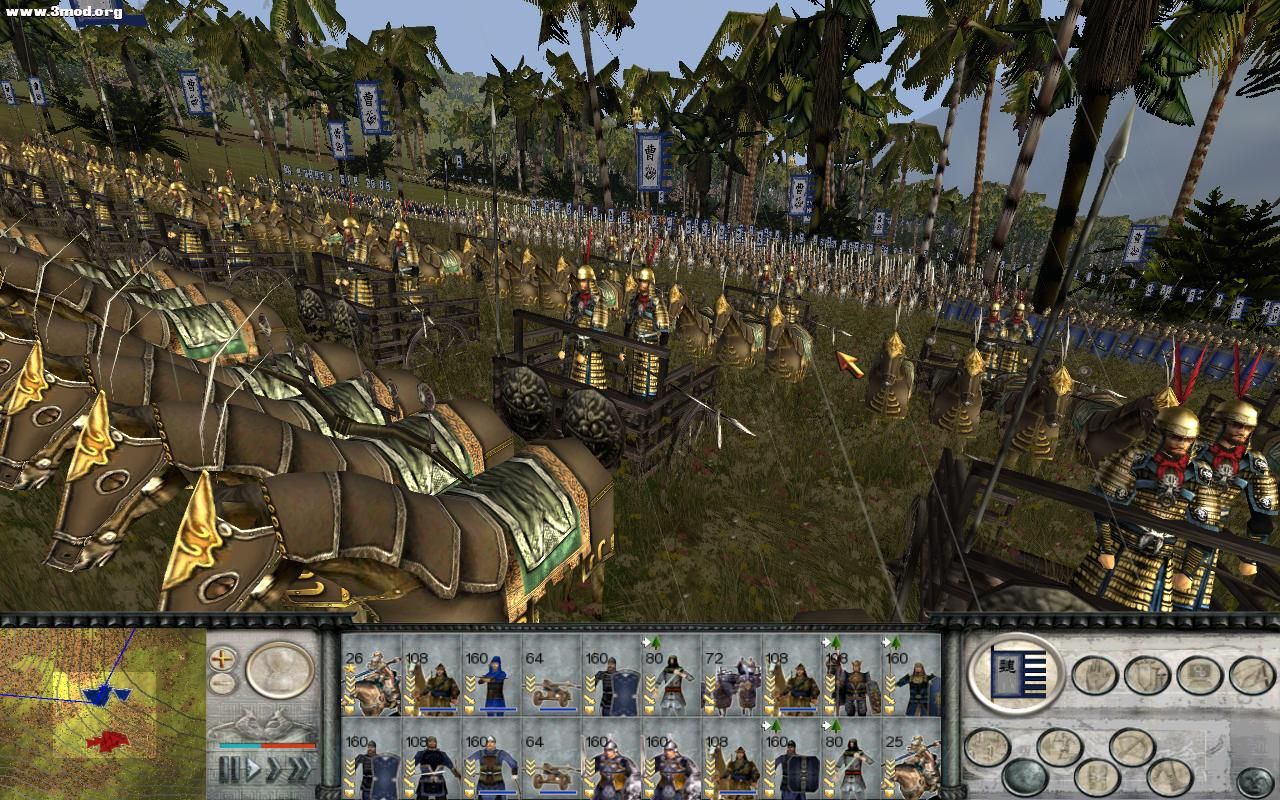Select the general's unit card showing 26
1280x800 pixels.
[371, 674]
